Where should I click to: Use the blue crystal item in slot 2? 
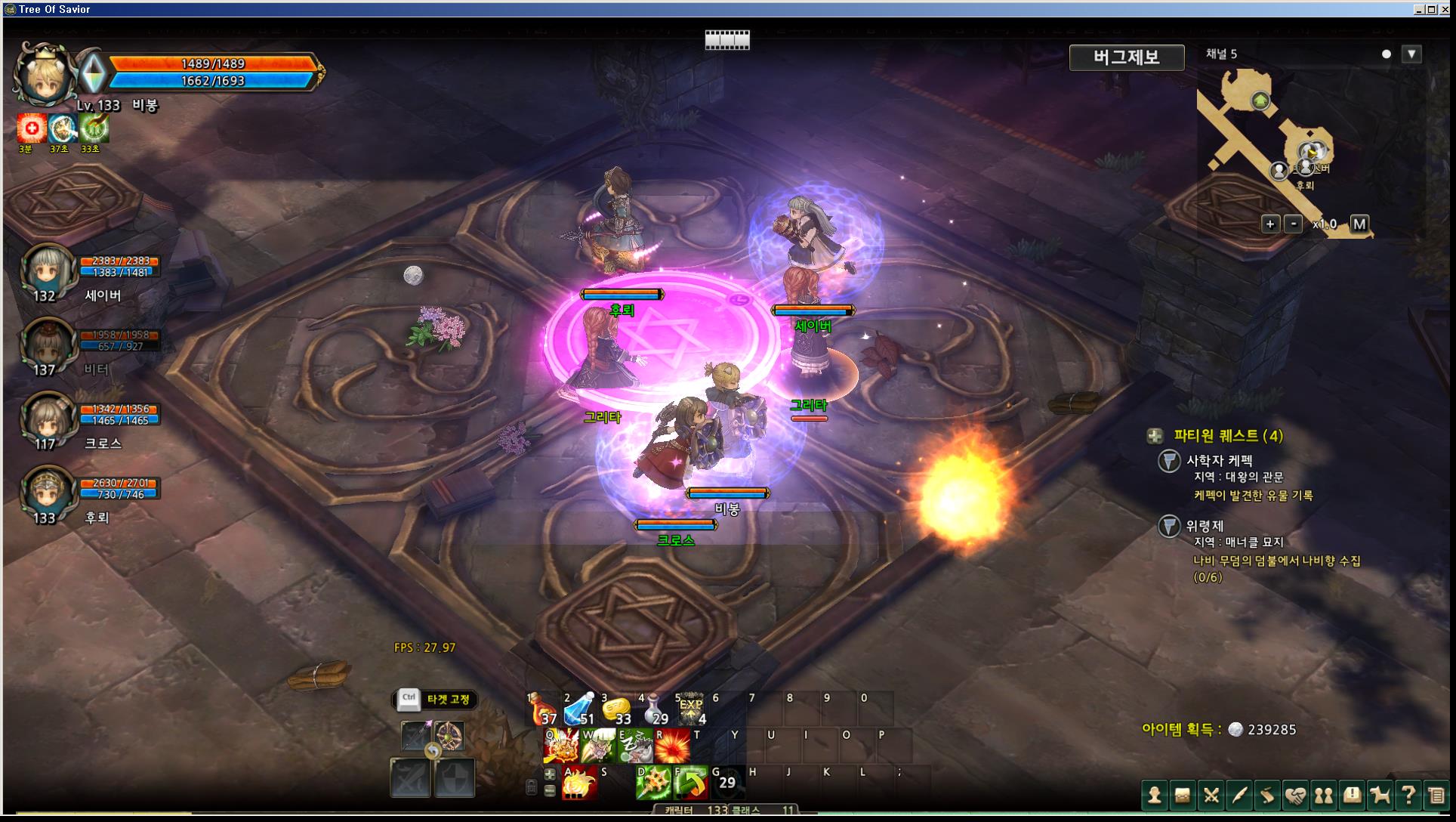578,710
